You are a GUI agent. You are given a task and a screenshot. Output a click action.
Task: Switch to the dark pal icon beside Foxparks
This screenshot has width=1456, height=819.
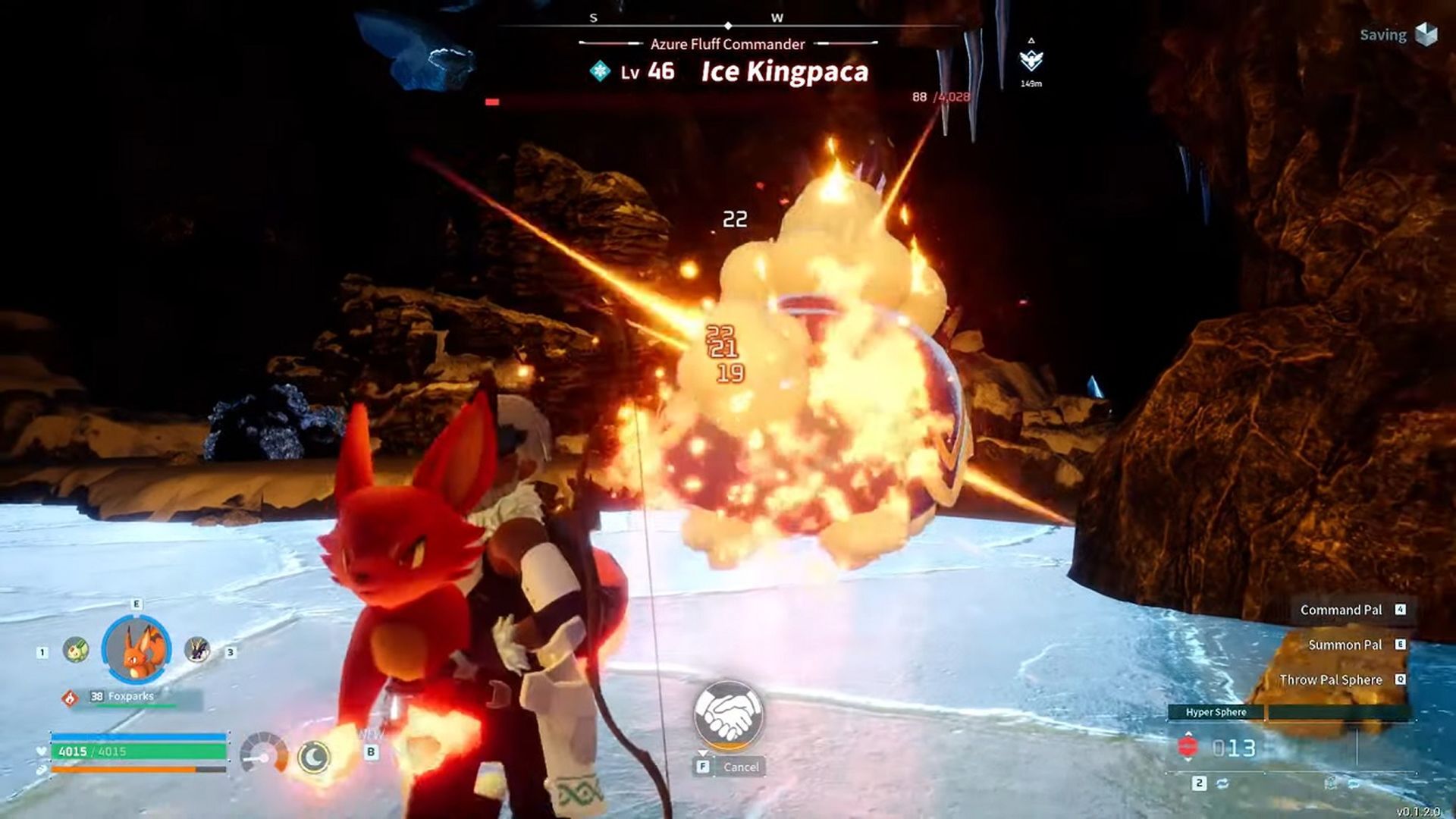197,649
